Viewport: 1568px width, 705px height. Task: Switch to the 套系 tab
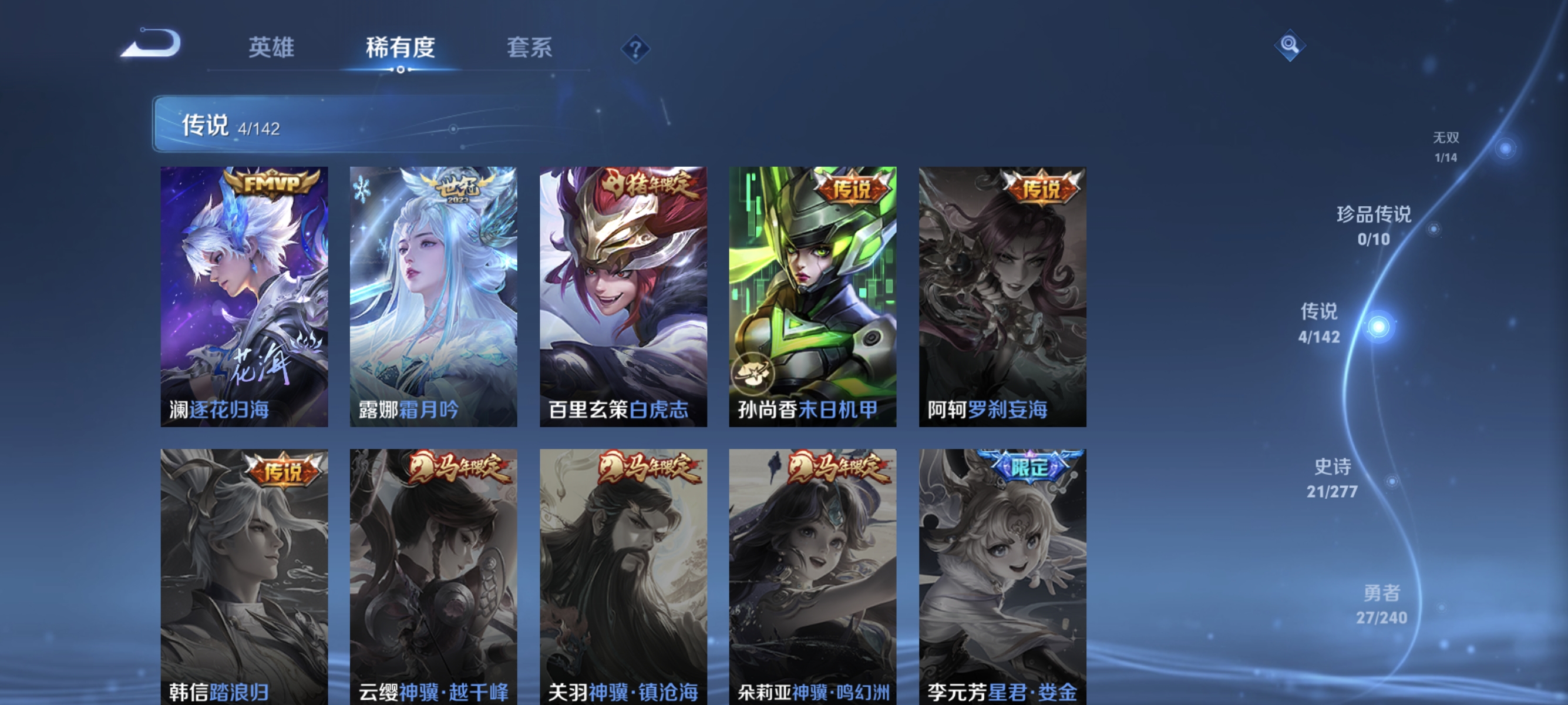530,48
